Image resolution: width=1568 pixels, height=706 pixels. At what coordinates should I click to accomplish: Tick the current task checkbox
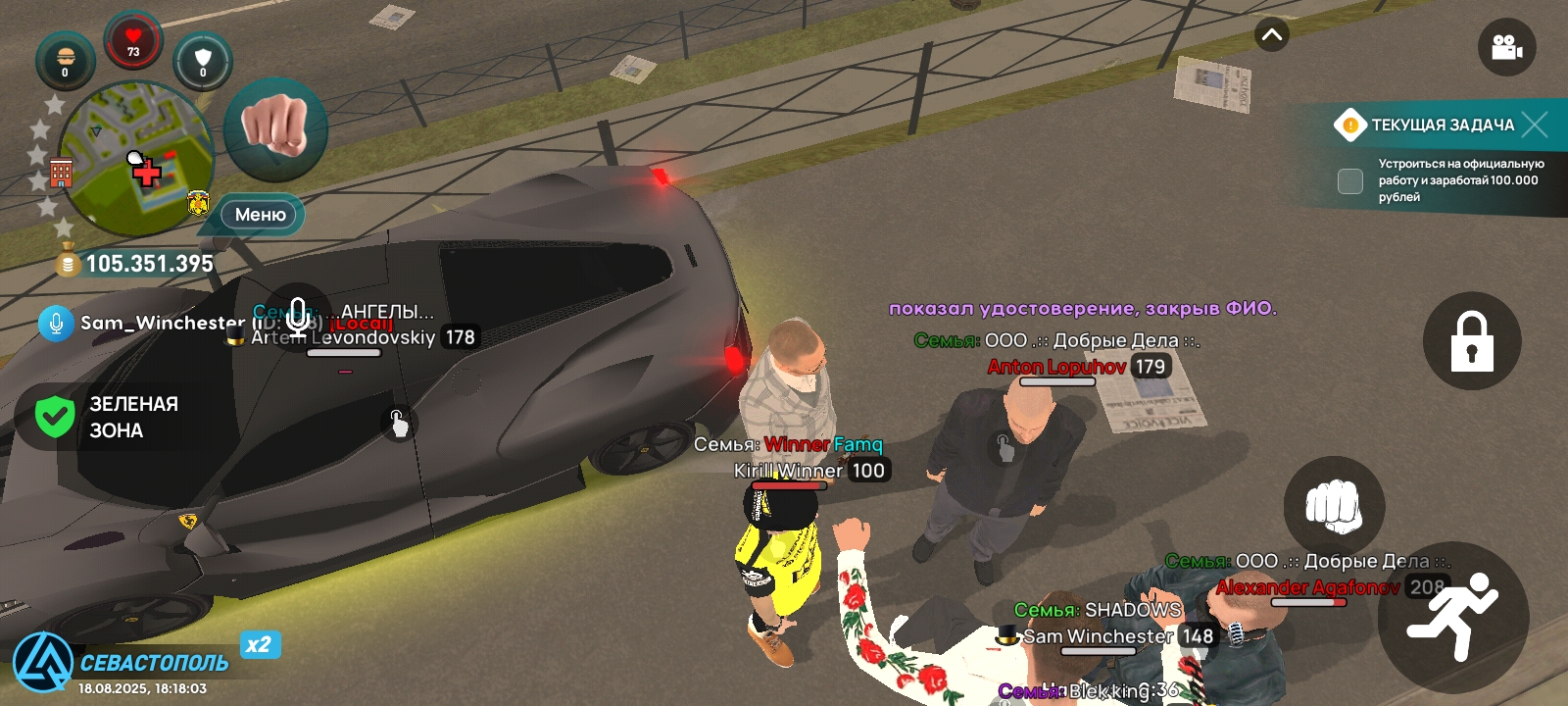(1350, 180)
